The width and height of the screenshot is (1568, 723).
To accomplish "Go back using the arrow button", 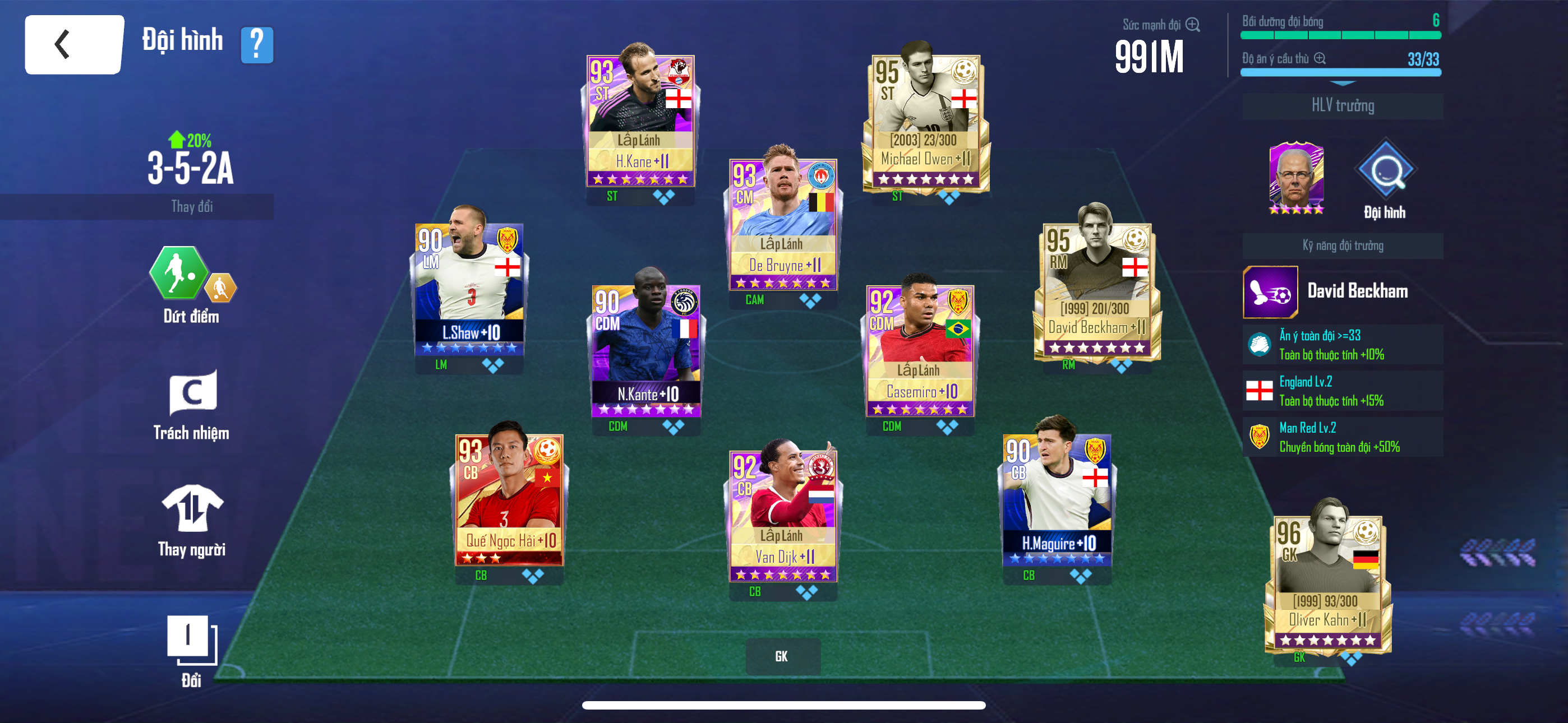I will pos(73,44).
